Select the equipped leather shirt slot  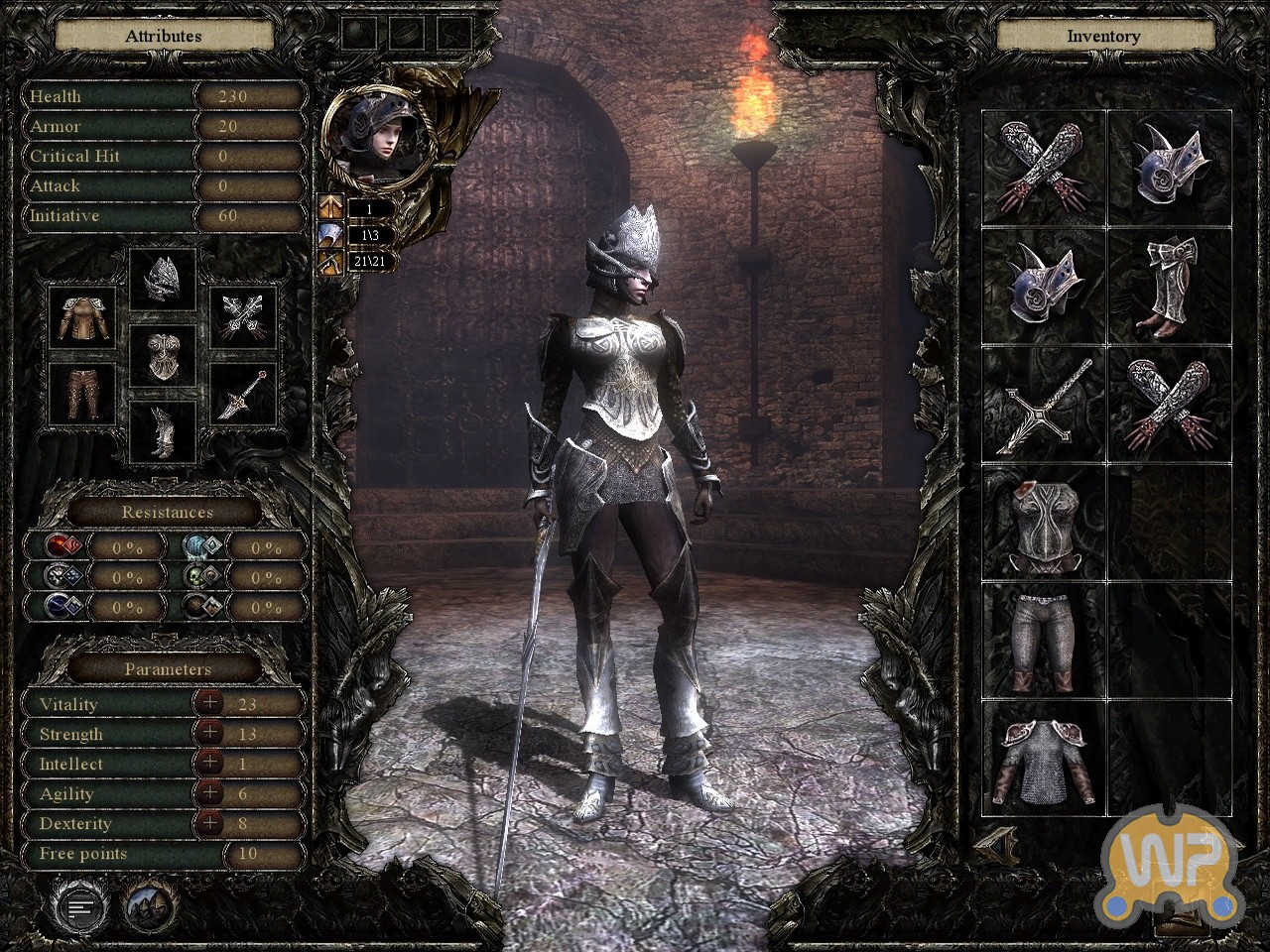[x=82, y=317]
